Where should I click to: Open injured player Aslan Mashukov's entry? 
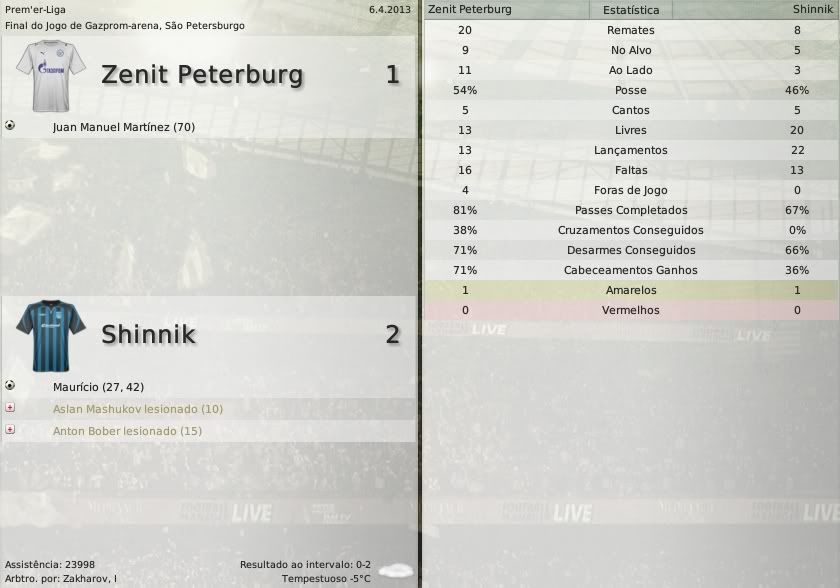coord(137,409)
